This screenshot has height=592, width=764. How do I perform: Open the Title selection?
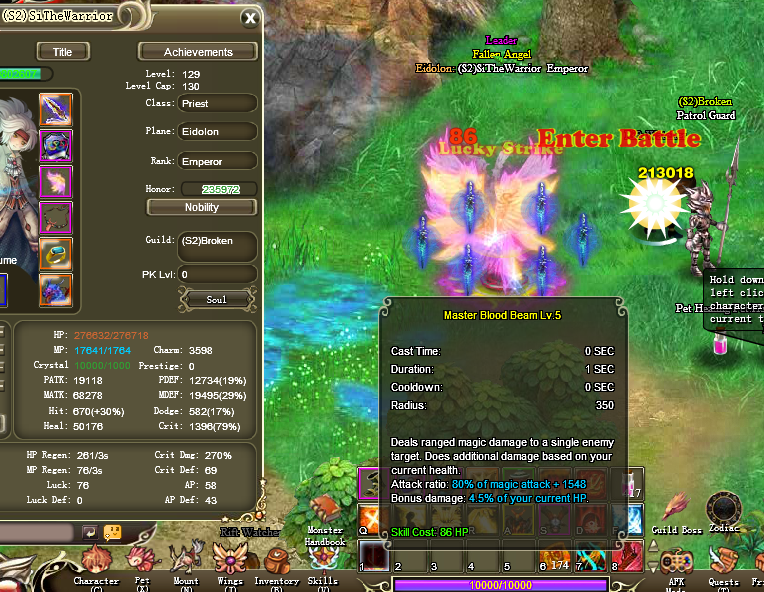62,52
